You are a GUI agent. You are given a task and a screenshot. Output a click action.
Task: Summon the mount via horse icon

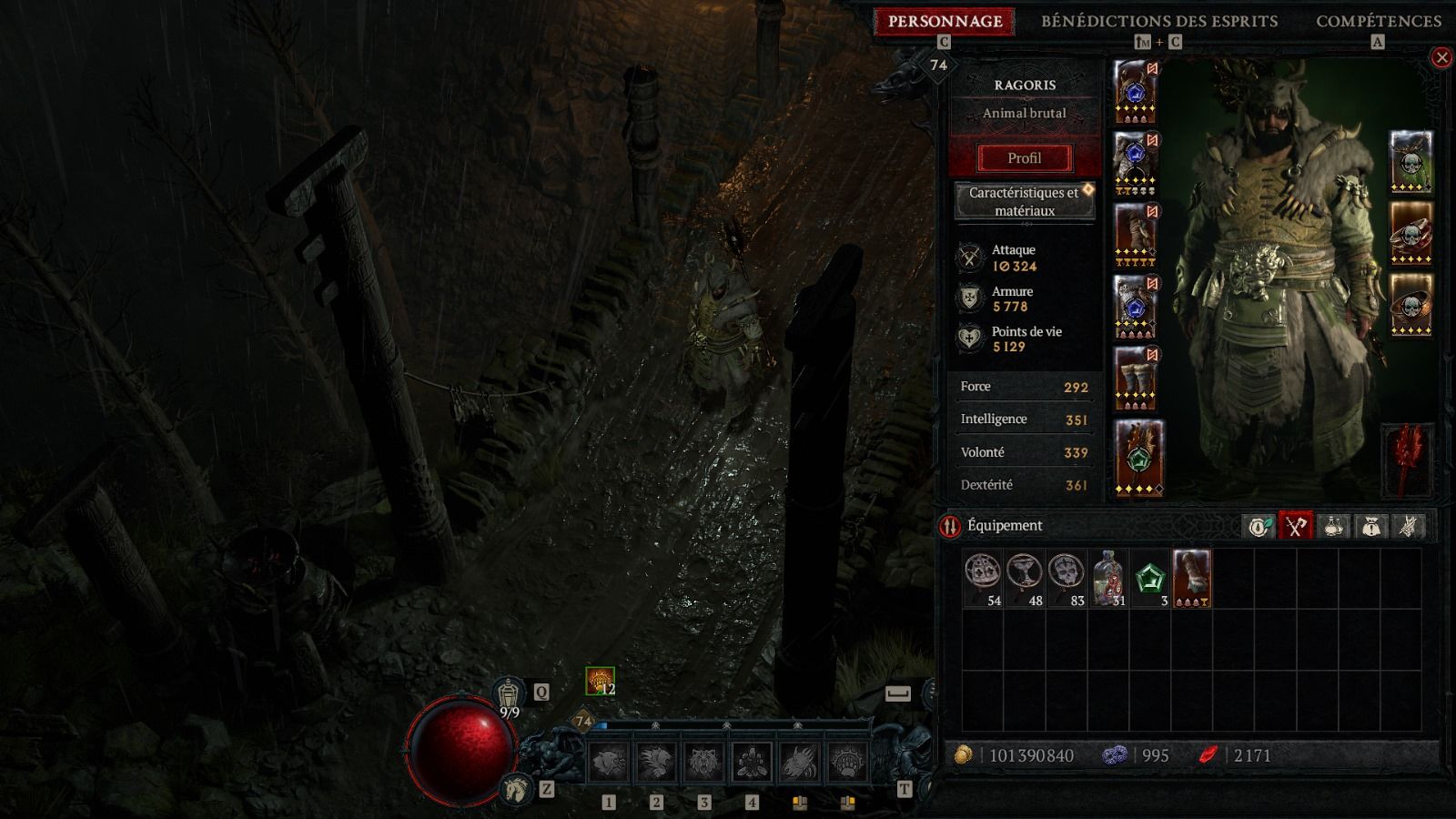(516, 788)
